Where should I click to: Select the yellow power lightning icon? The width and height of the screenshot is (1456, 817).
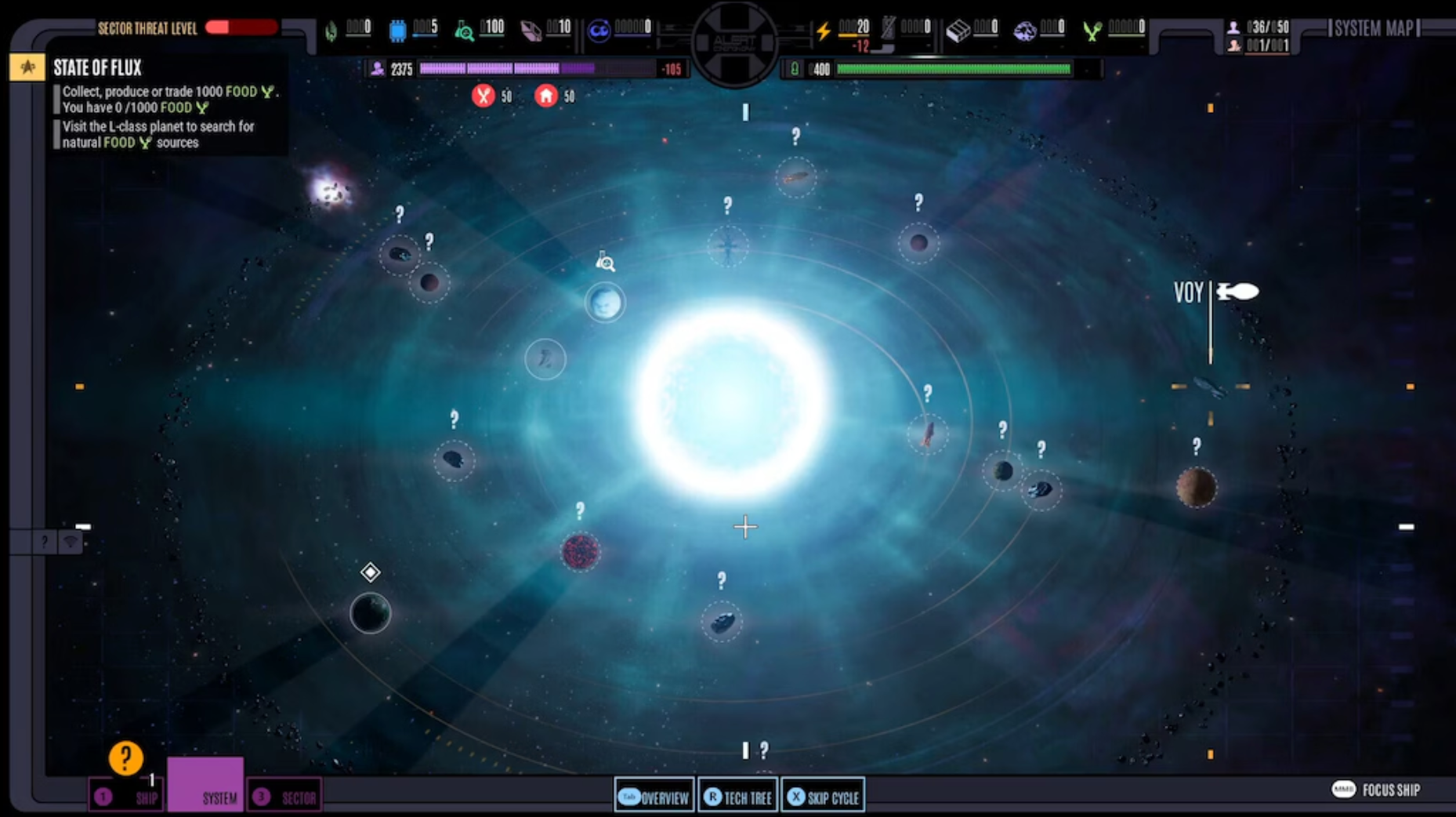coord(823,29)
